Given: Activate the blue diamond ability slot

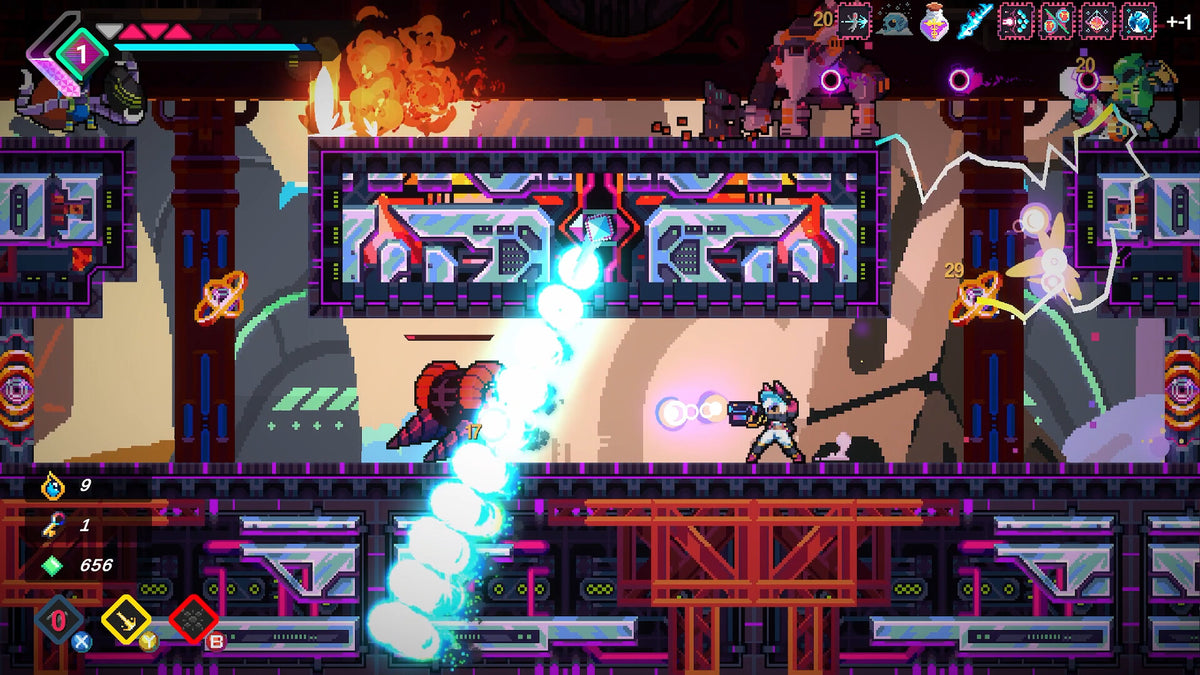Looking at the screenshot, I should (58, 620).
